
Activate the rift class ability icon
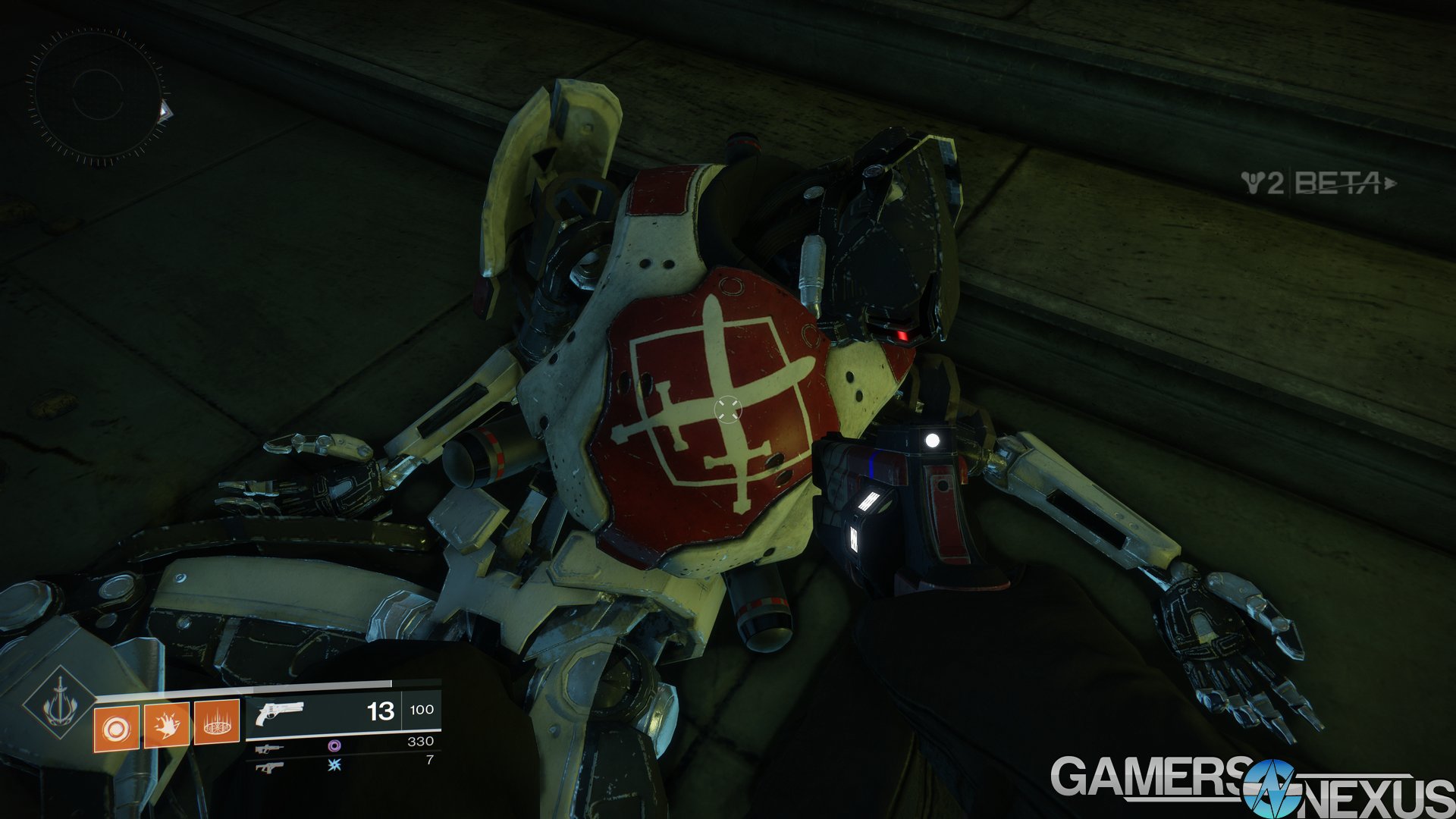pyautogui.click(x=217, y=723)
